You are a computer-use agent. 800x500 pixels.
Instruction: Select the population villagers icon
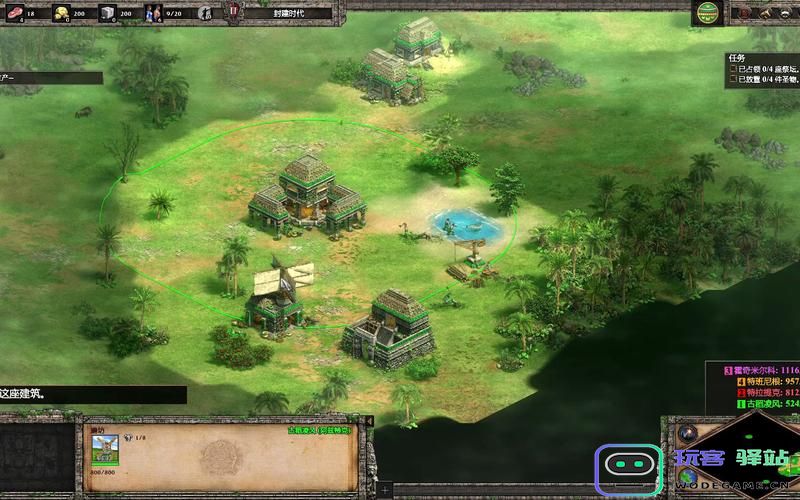152,13
